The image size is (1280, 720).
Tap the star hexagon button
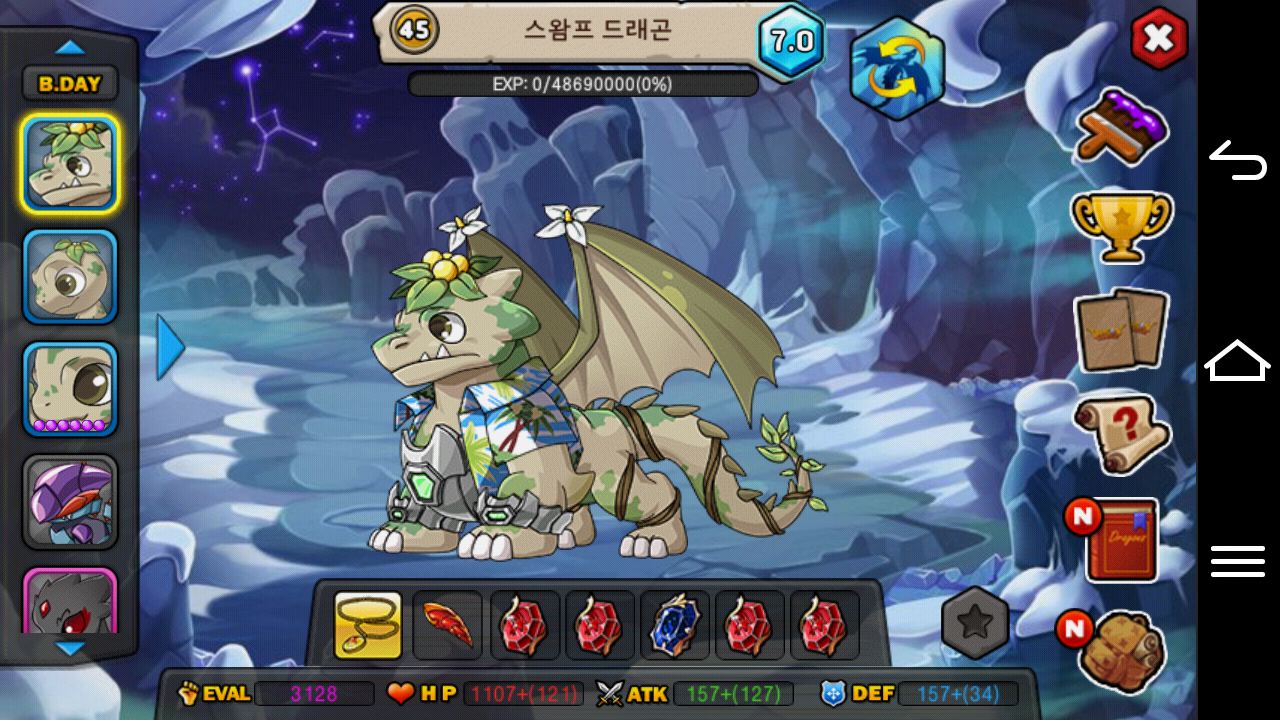coord(975,623)
